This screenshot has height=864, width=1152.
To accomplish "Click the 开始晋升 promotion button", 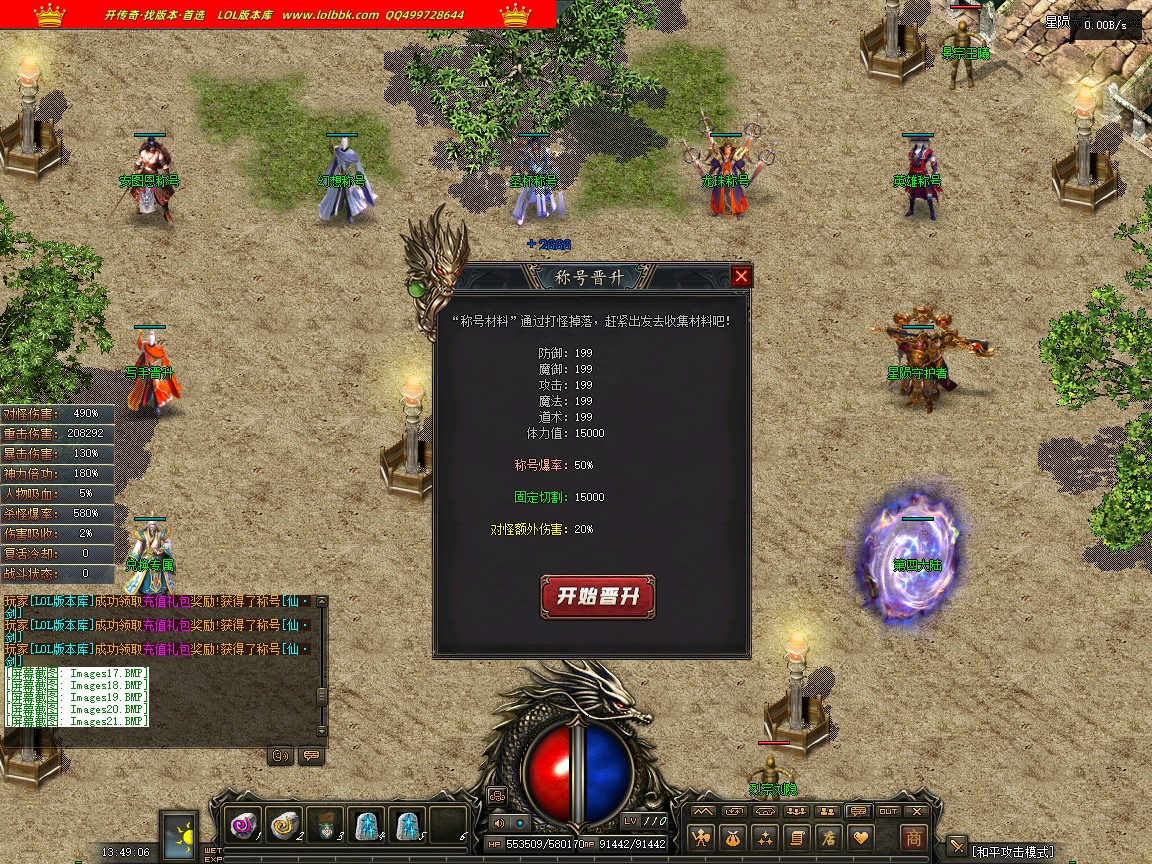I will click(597, 597).
